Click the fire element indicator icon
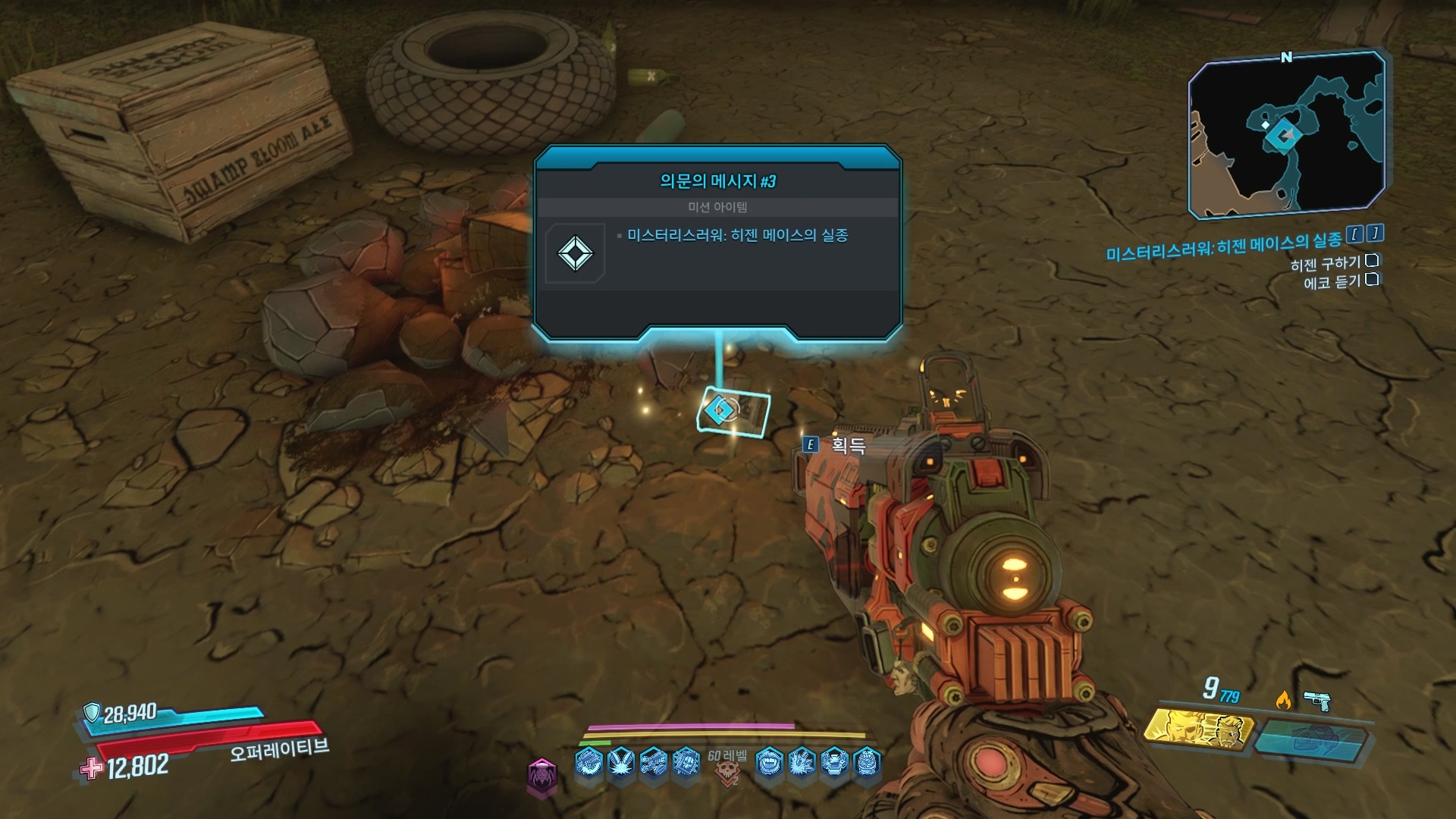 point(1283,700)
